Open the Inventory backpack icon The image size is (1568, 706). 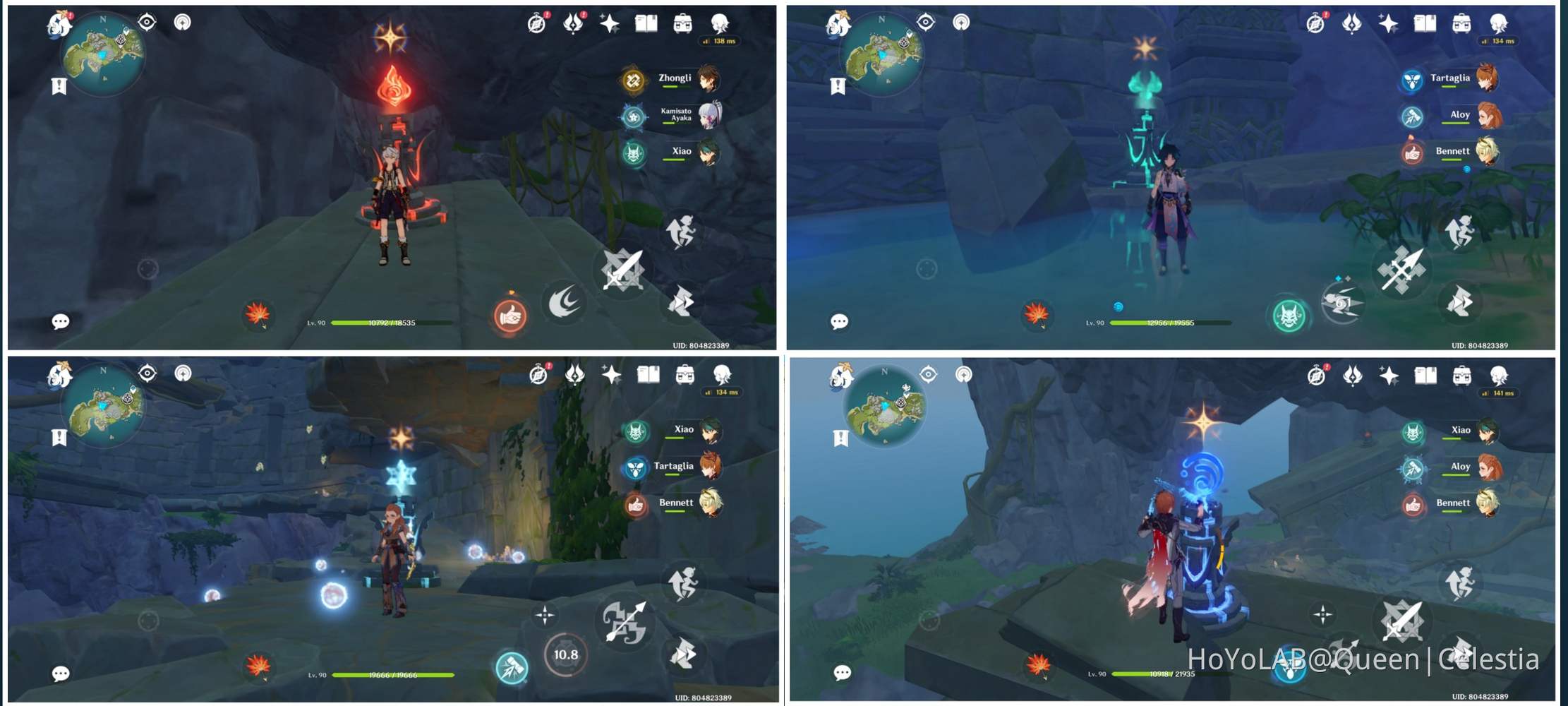pyautogui.click(x=684, y=23)
